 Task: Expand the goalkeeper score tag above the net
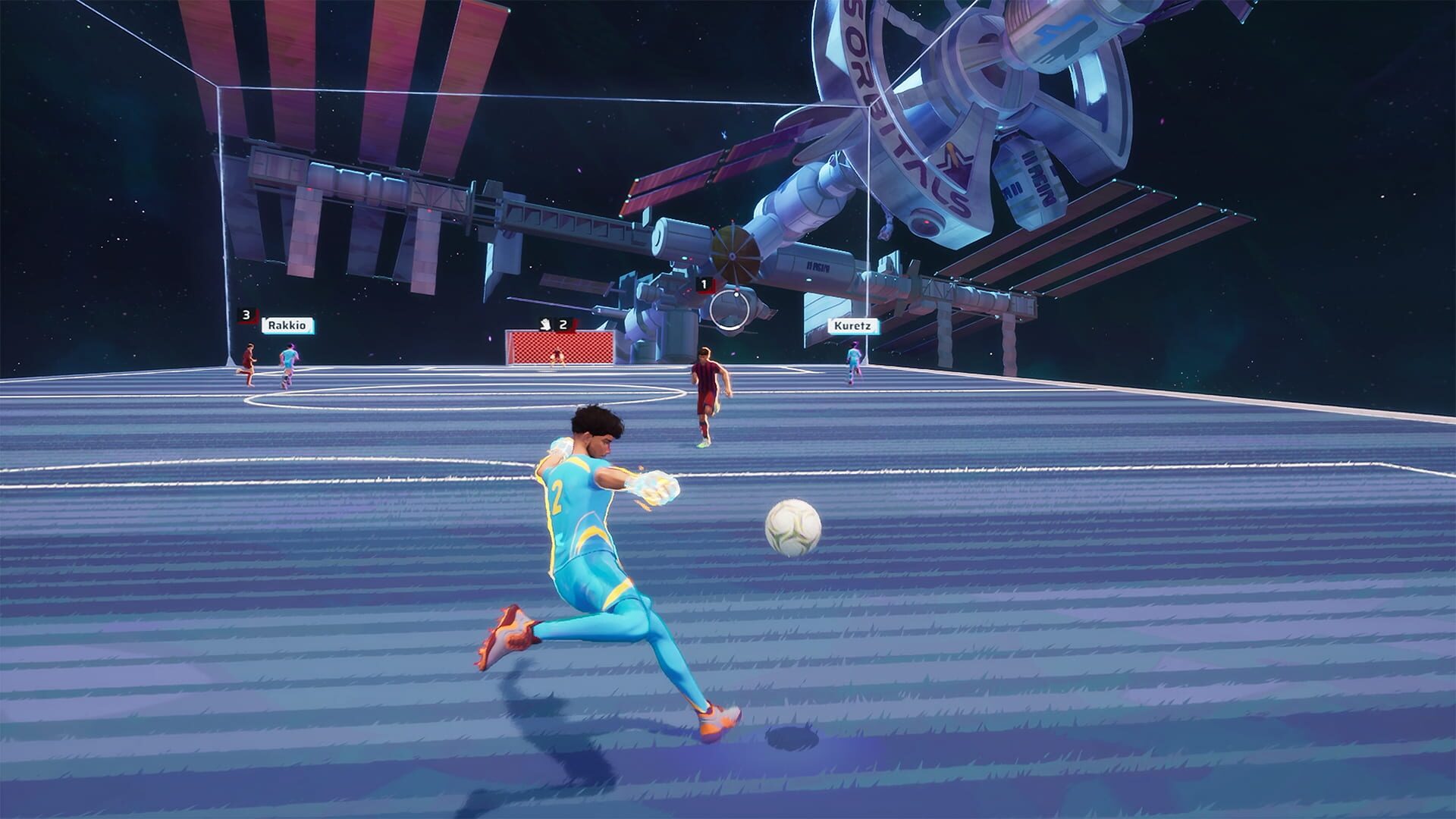(x=555, y=323)
